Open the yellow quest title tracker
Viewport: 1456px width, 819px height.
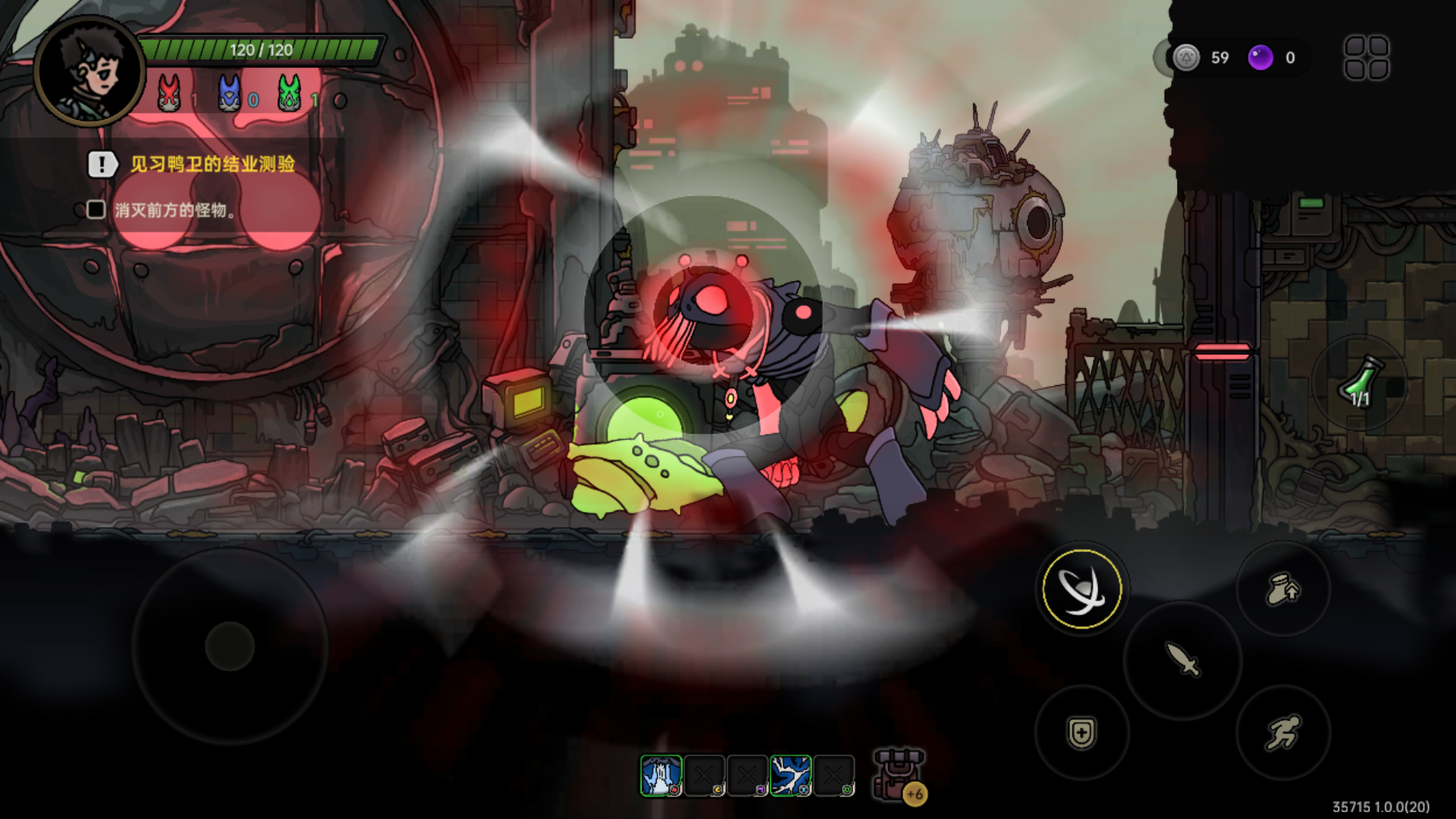(x=212, y=164)
